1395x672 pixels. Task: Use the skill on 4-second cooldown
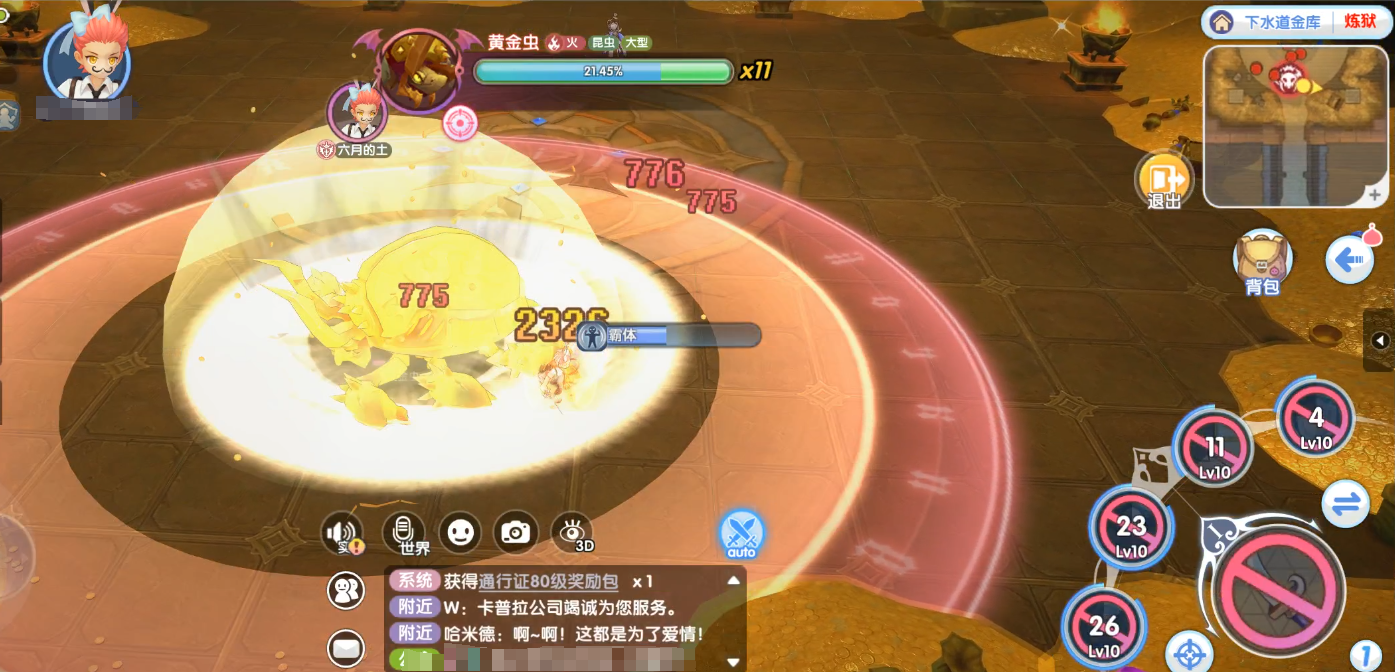pyautogui.click(x=1316, y=418)
